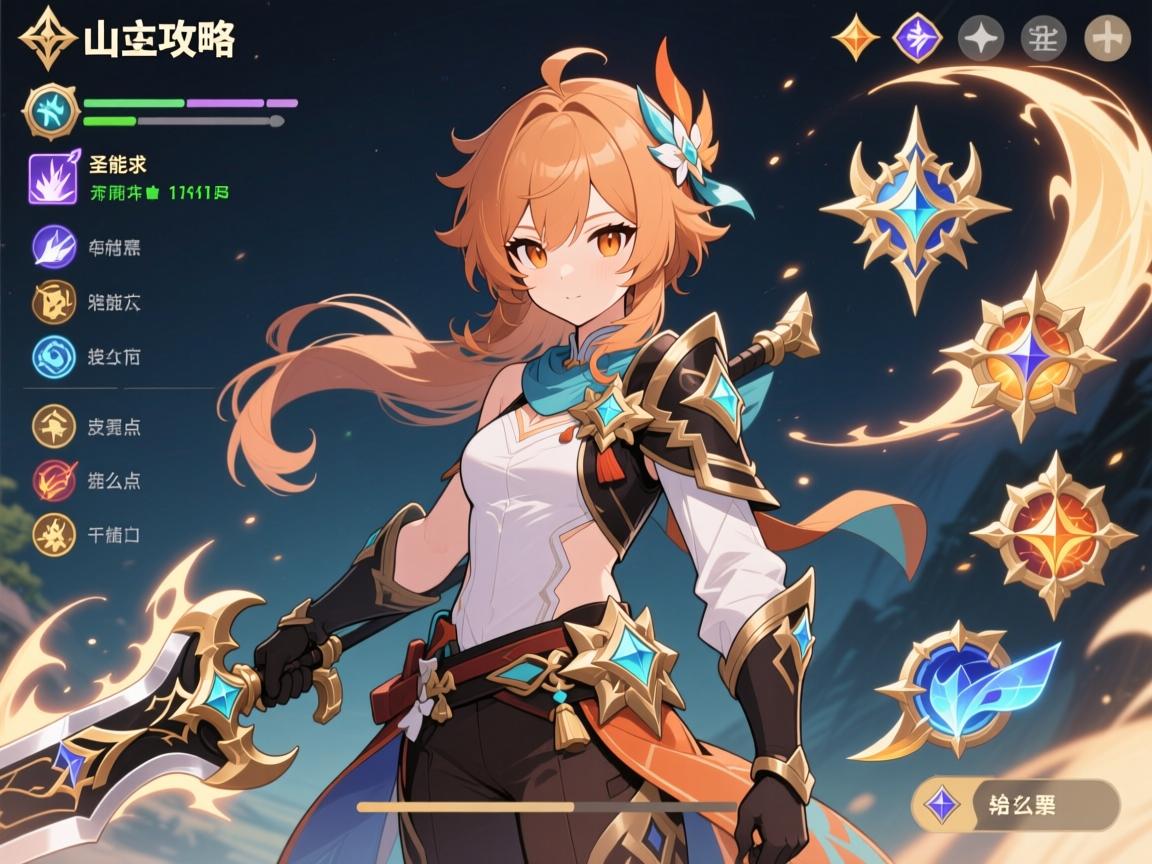Click the pill button with the purple diamond

(x=1017, y=804)
